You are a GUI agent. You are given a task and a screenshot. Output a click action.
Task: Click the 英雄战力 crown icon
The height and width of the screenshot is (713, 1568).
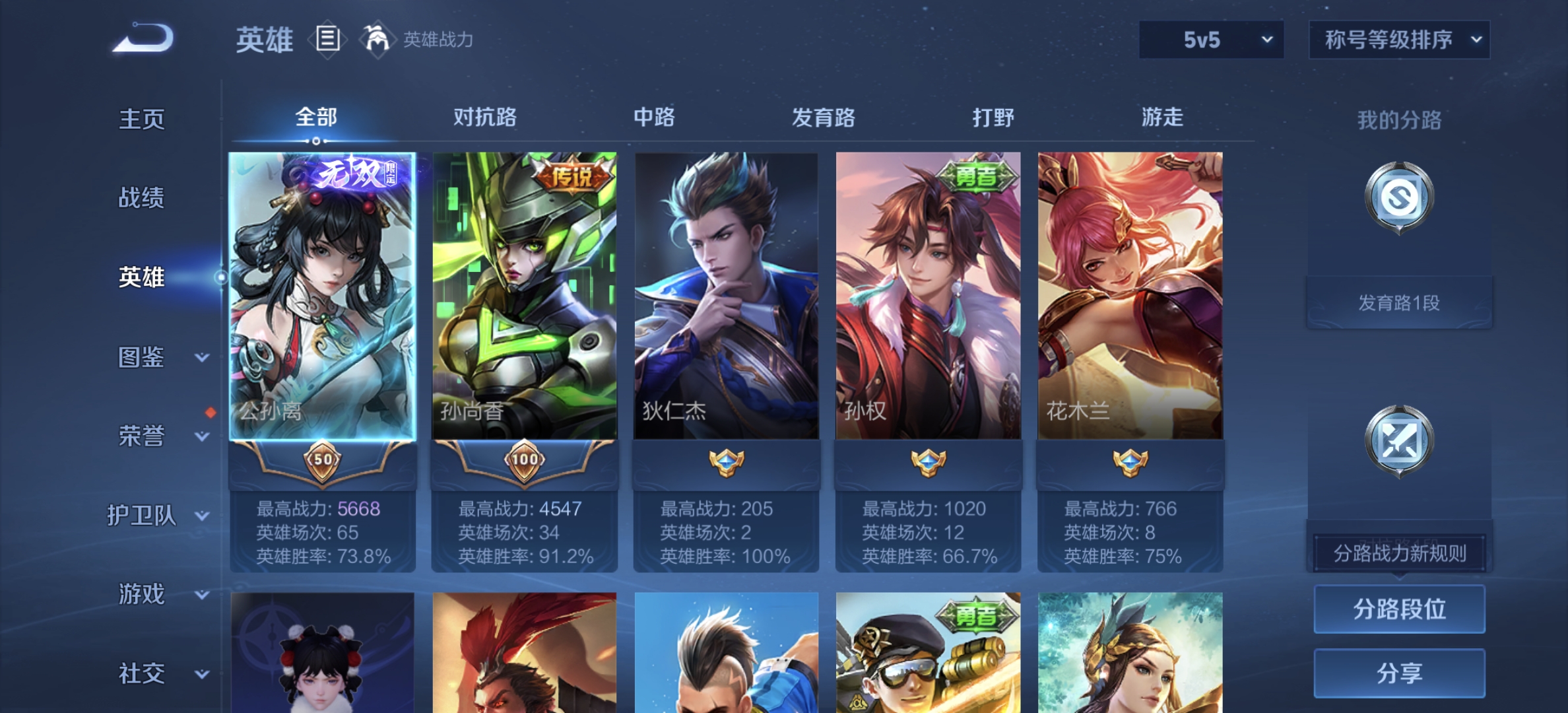coord(376,39)
